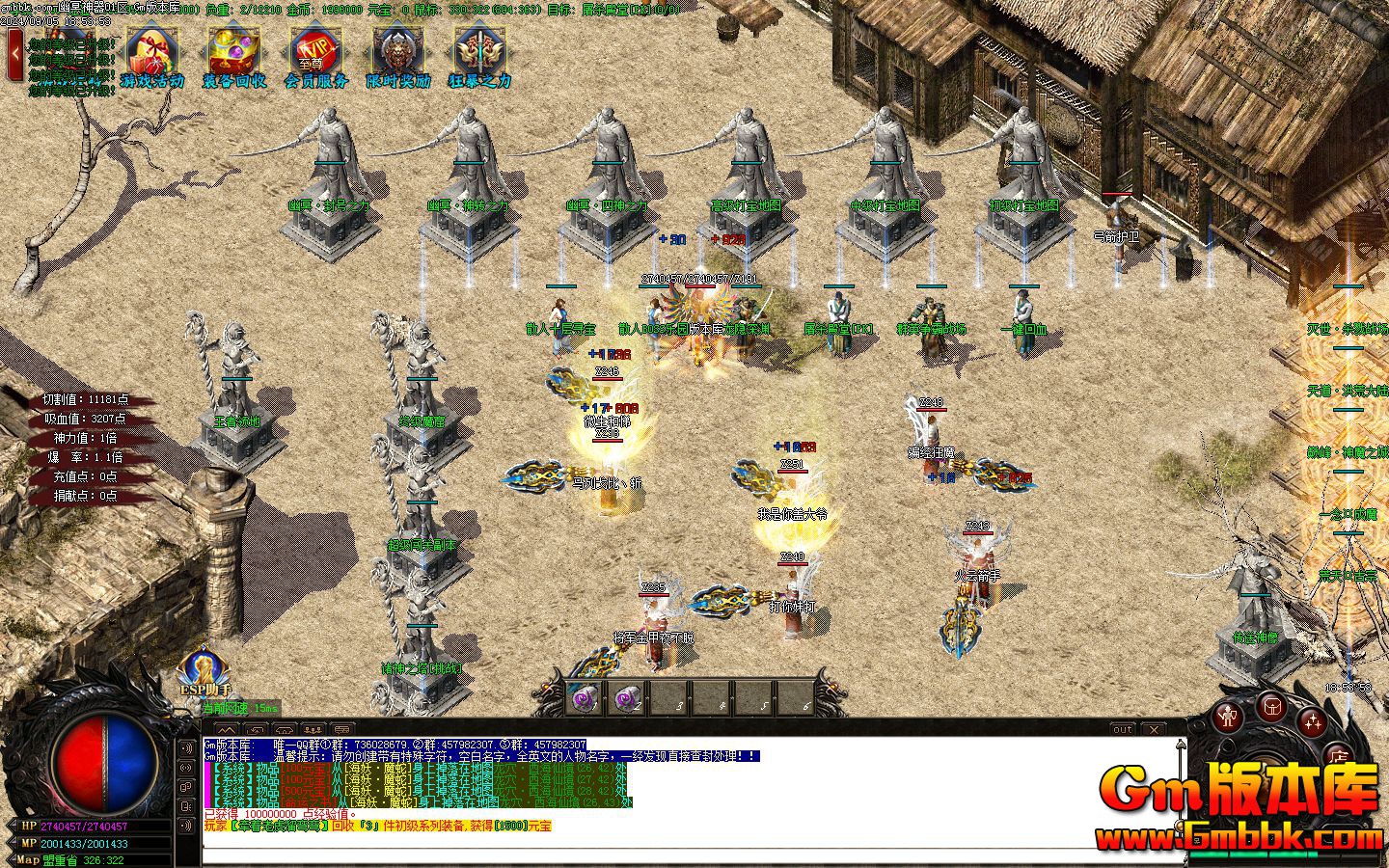Close the chat panel with the X button

(x=1153, y=729)
